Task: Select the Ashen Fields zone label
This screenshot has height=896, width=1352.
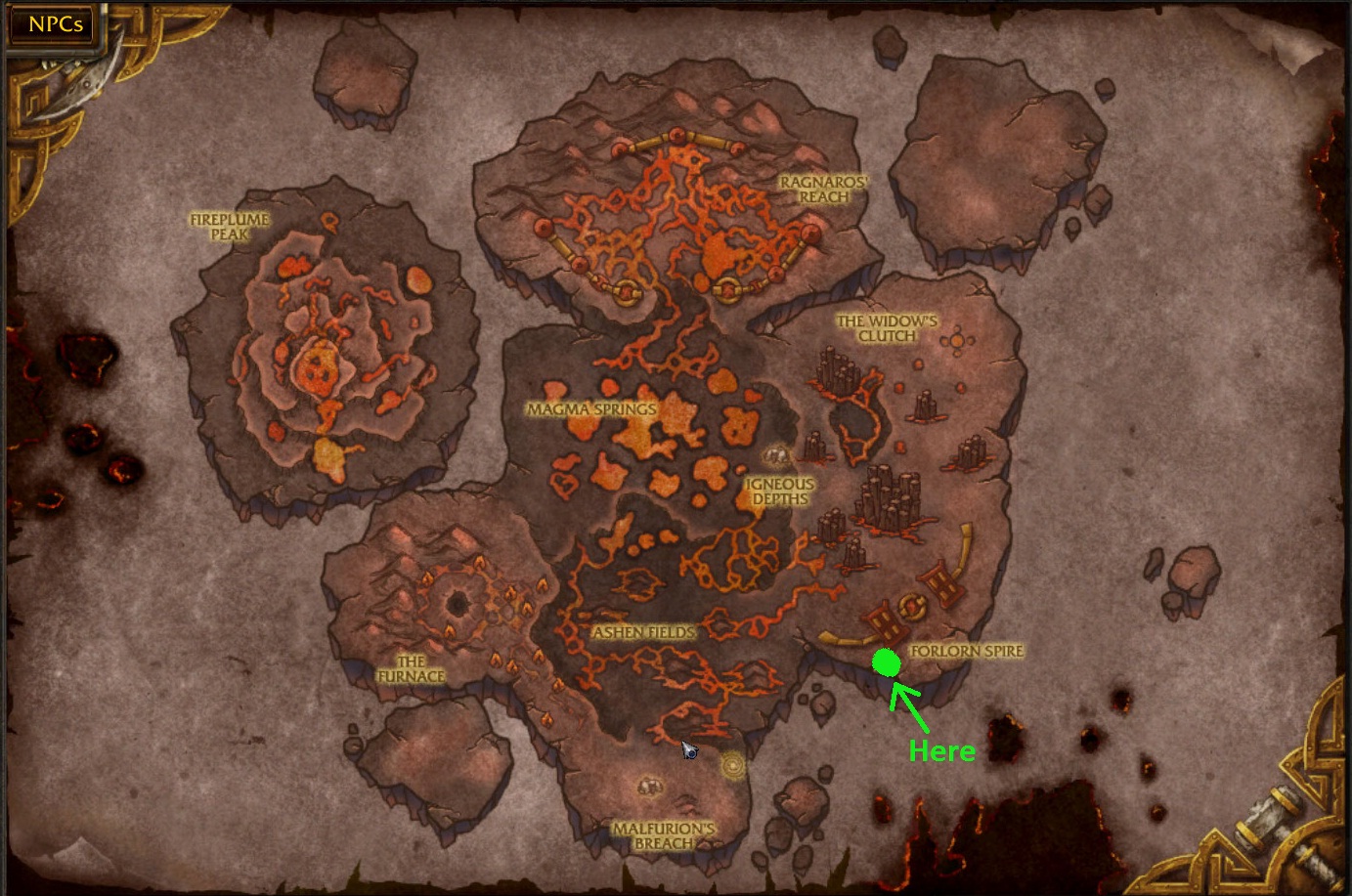Action: click(x=645, y=632)
